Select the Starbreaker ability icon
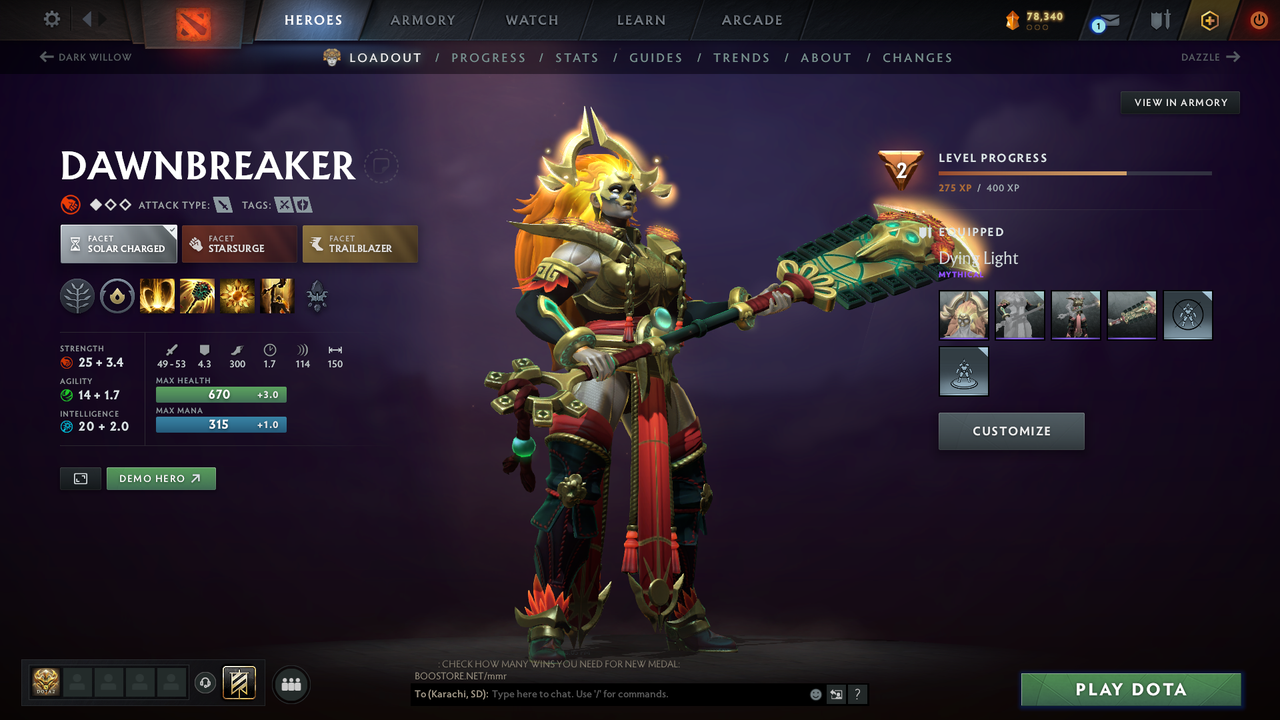Viewport: 1280px width, 720px height. [x=157, y=296]
